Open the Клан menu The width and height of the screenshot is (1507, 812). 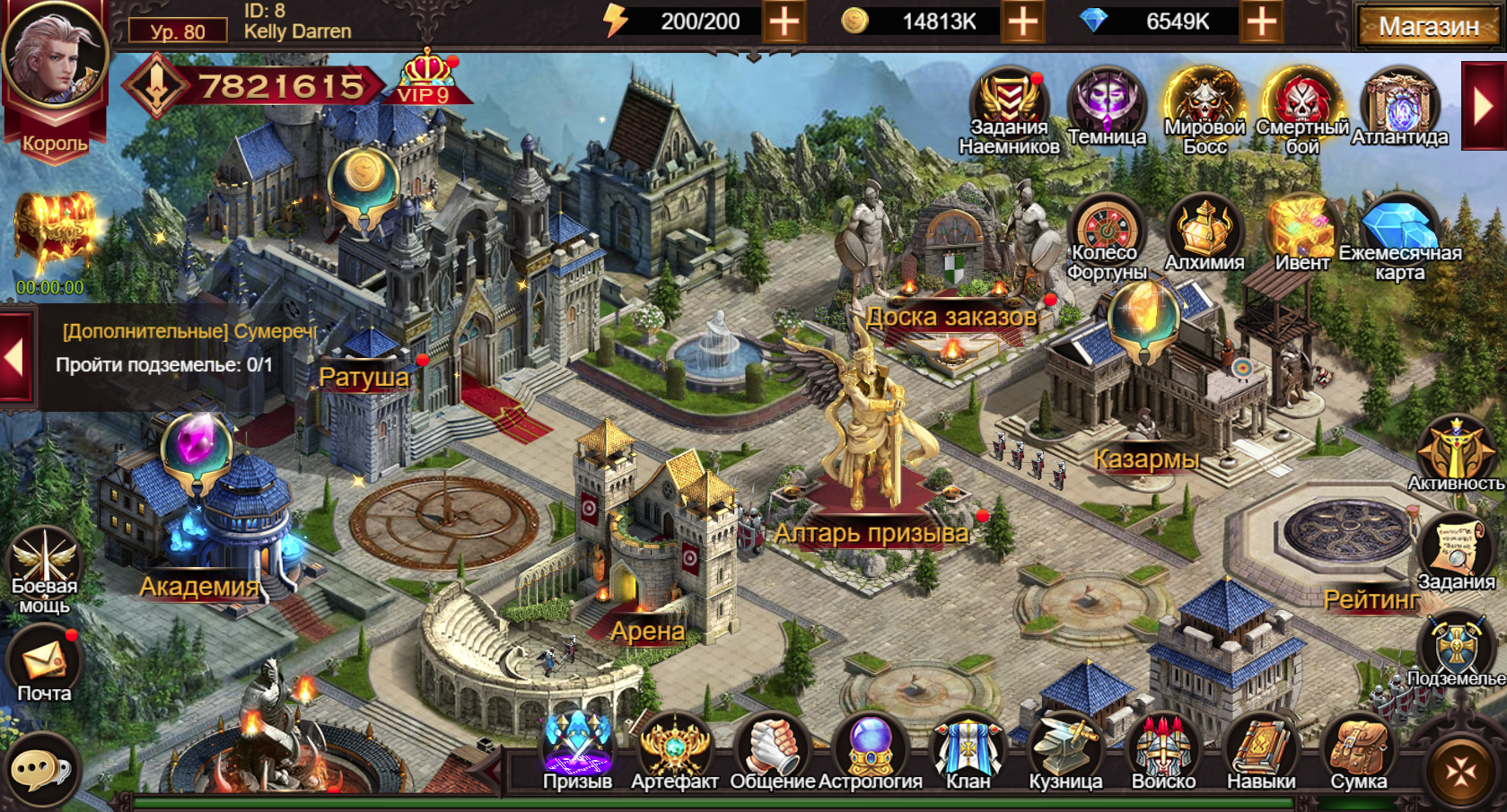pos(968,750)
